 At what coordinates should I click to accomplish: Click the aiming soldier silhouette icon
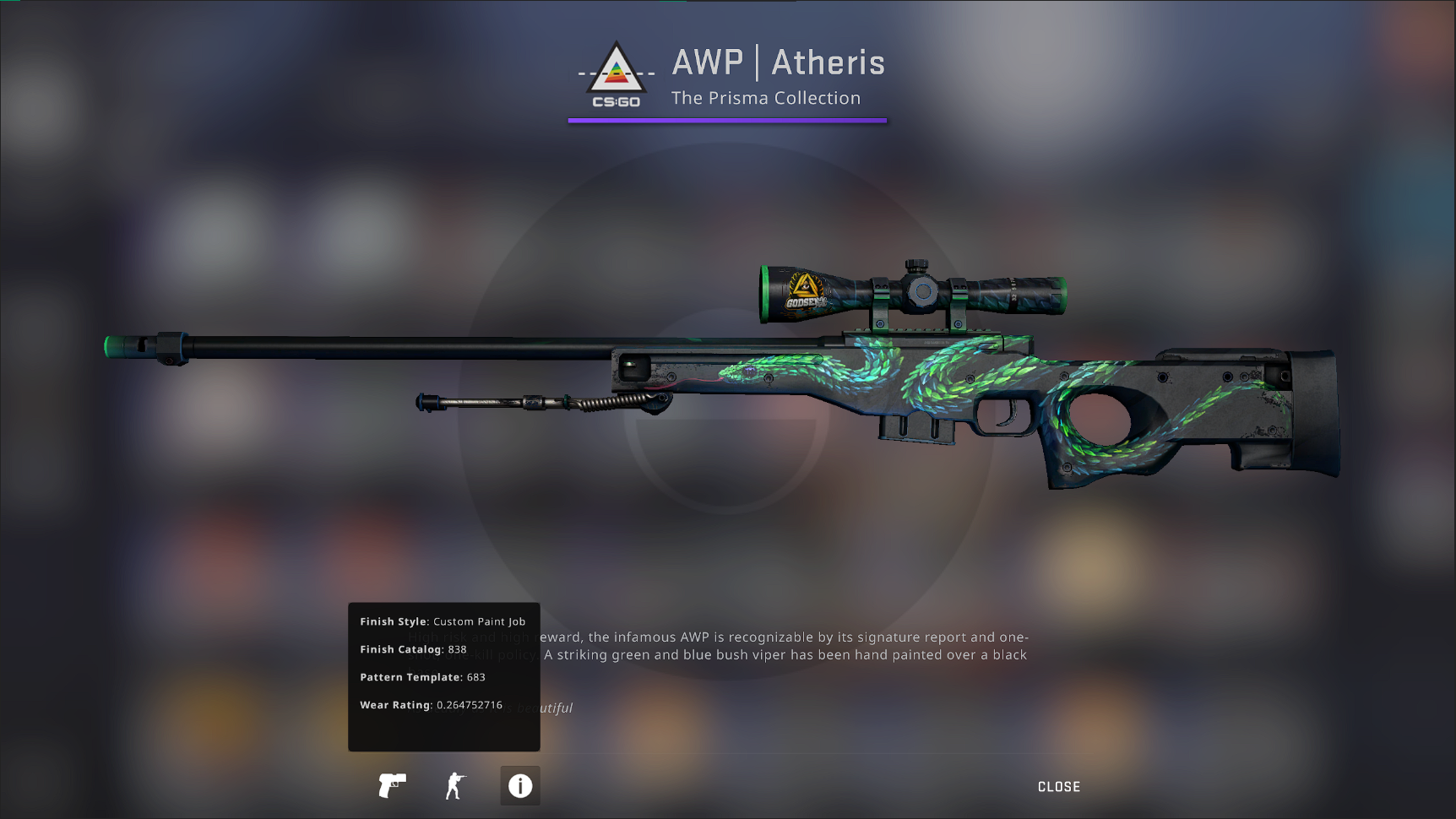click(x=454, y=786)
